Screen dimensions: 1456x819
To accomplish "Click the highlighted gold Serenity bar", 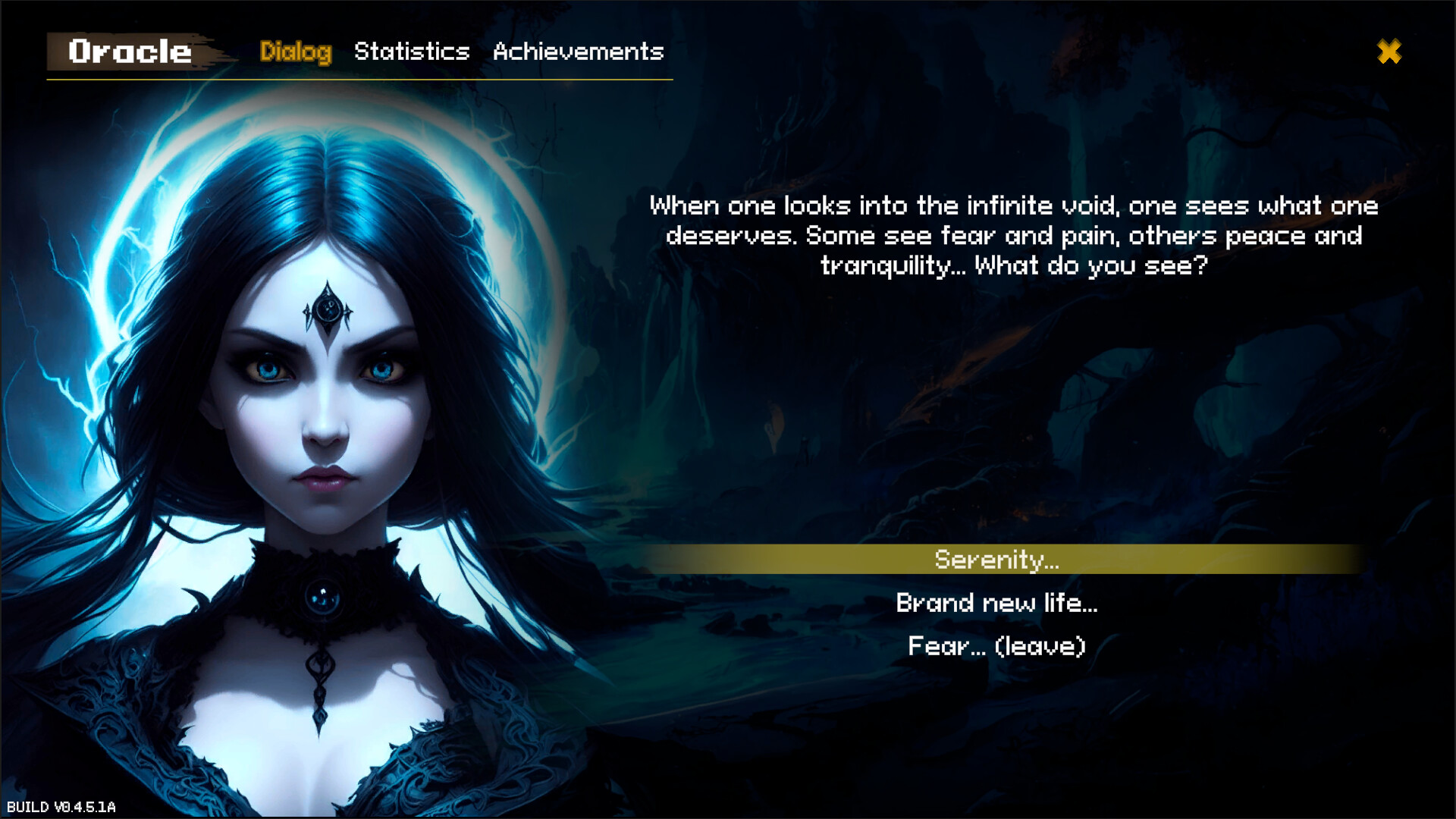I will click(x=996, y=561).
